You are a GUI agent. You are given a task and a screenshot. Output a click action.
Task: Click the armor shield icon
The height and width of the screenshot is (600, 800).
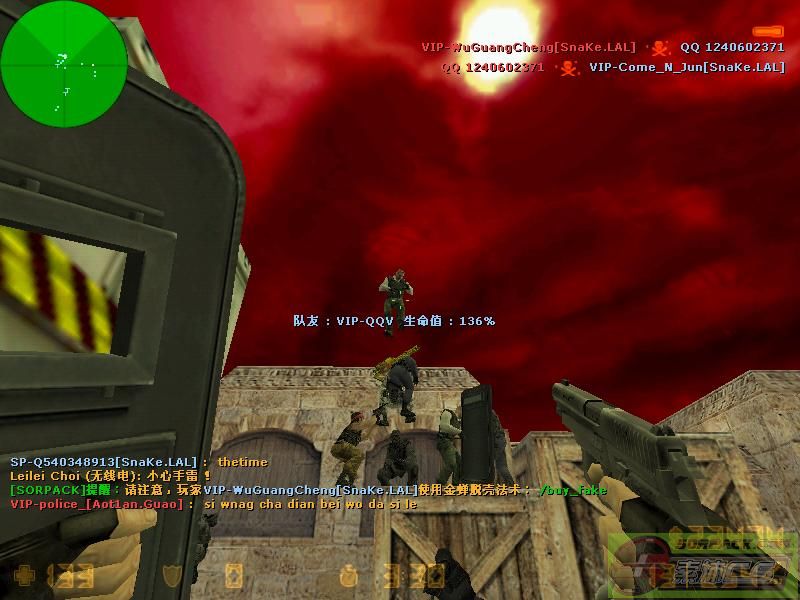[x=174, y=576]
